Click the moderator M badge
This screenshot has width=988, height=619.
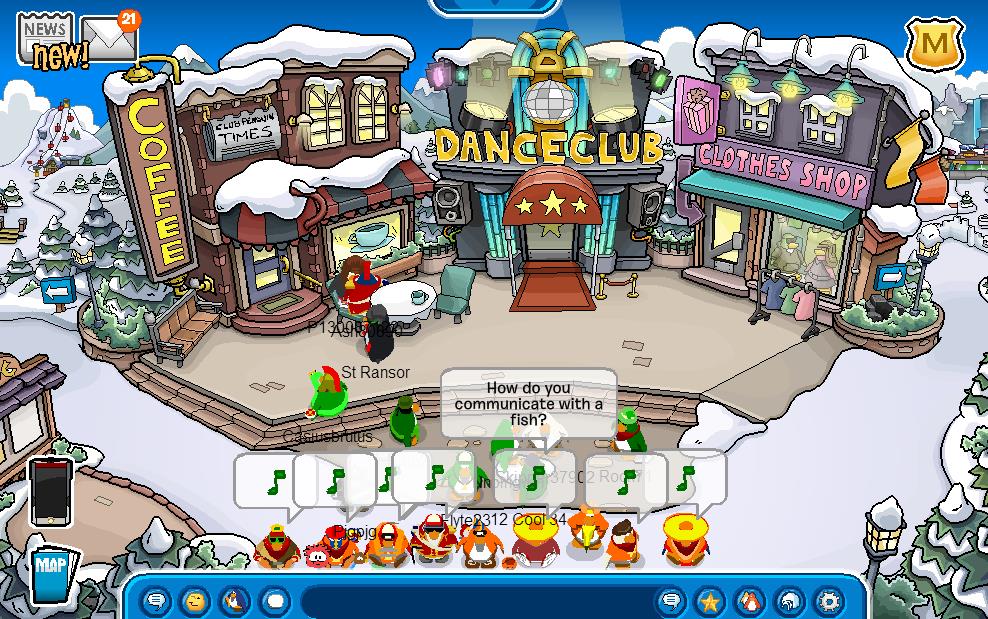coord(934,44)
